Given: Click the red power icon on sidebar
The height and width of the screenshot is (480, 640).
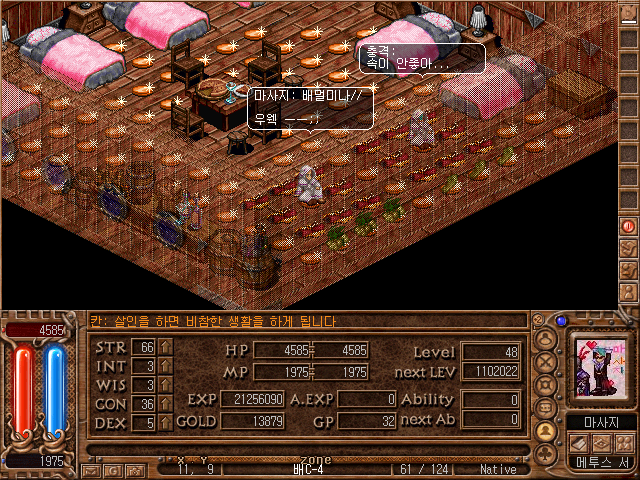Looking at the screenshot, I should pos(629,226).
